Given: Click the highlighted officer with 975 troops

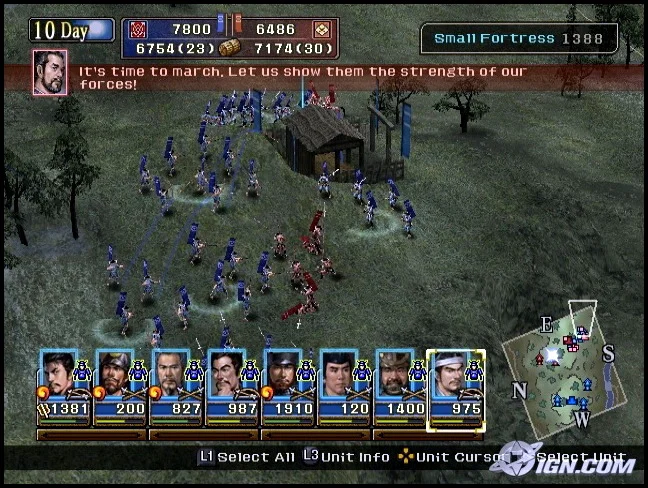Looking at the screenshot, I should [456, 384].
